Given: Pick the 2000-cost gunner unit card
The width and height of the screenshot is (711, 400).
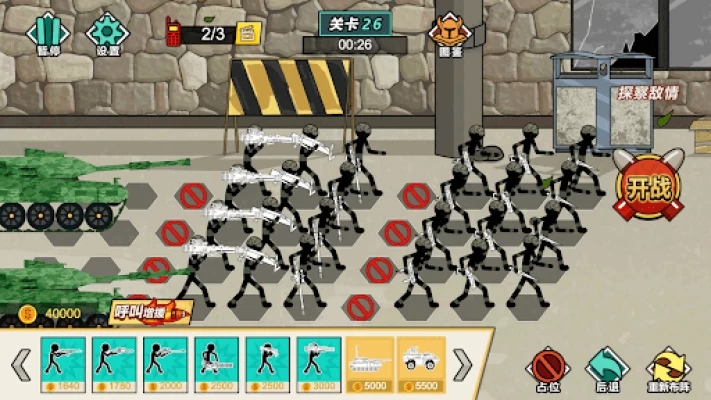Looking at the screenshot, I should [165, 362].
